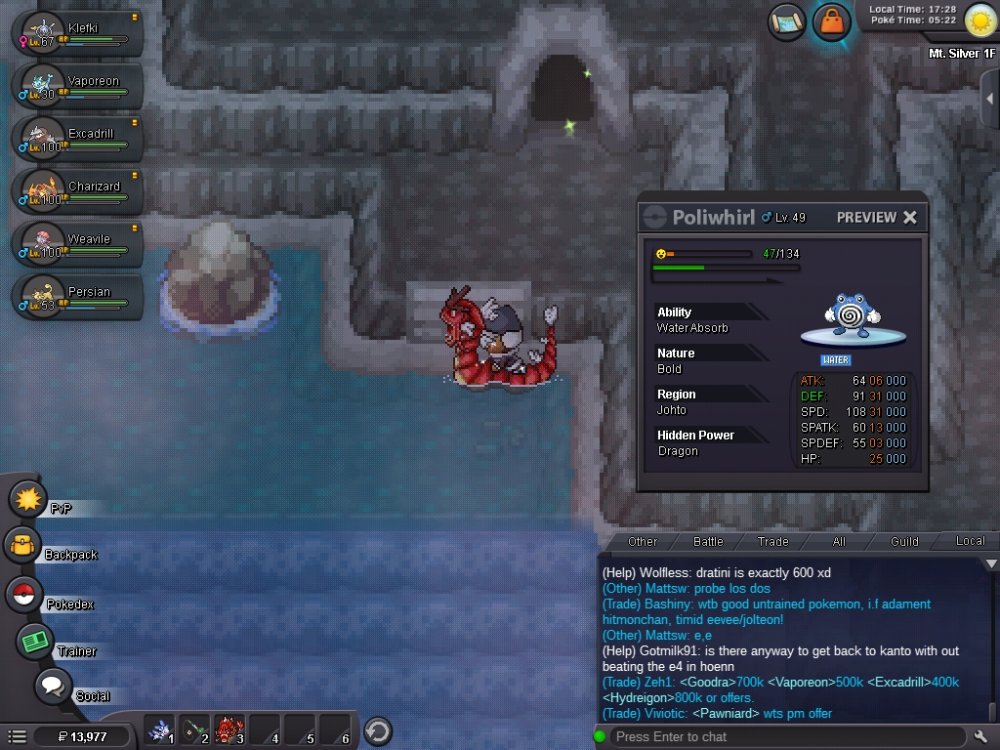Open chat settings wrench icon
Viewport: 1000px width, 750px height.
tap(981, 737)
